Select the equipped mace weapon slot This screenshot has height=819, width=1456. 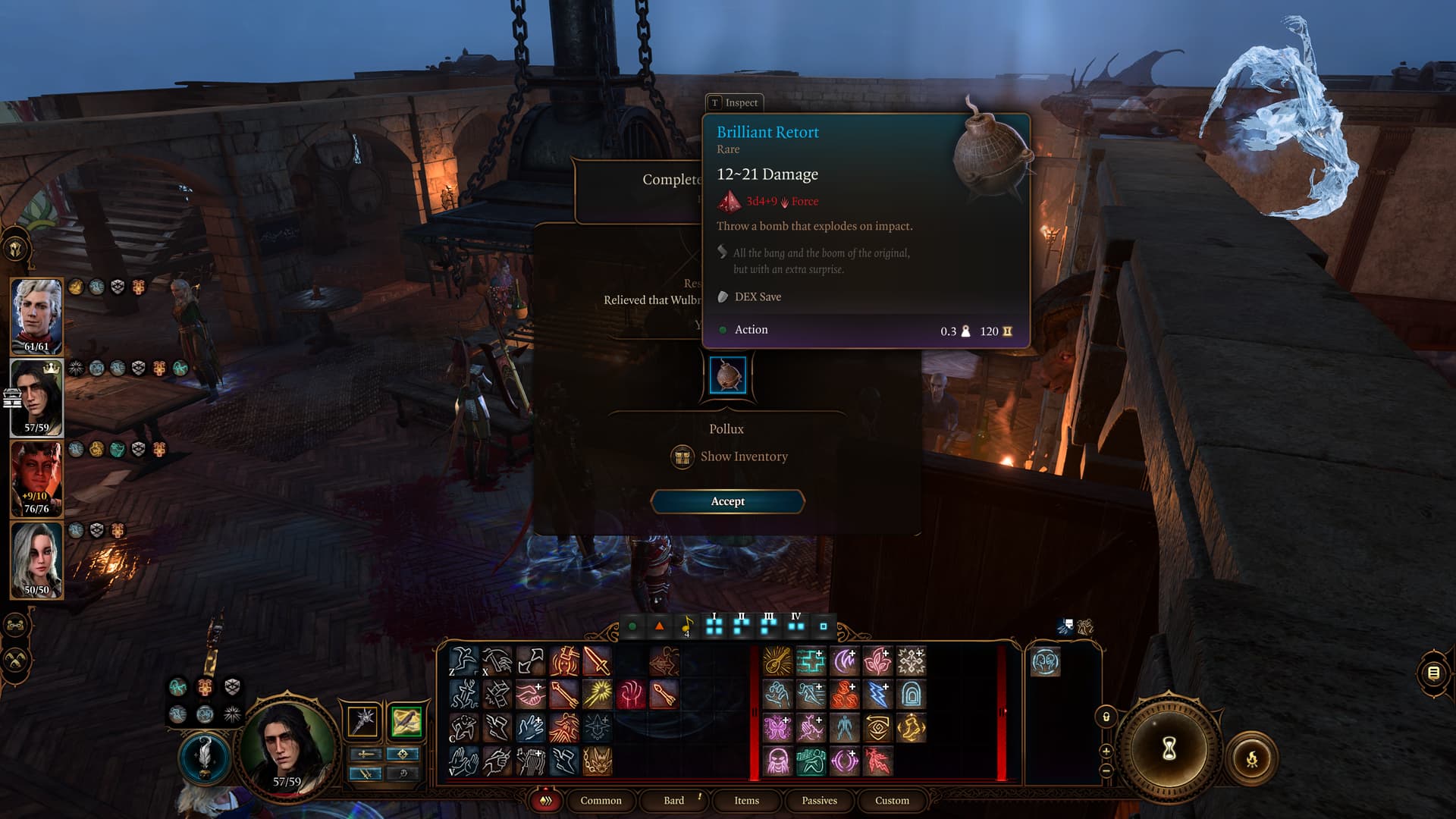(363, 721)
